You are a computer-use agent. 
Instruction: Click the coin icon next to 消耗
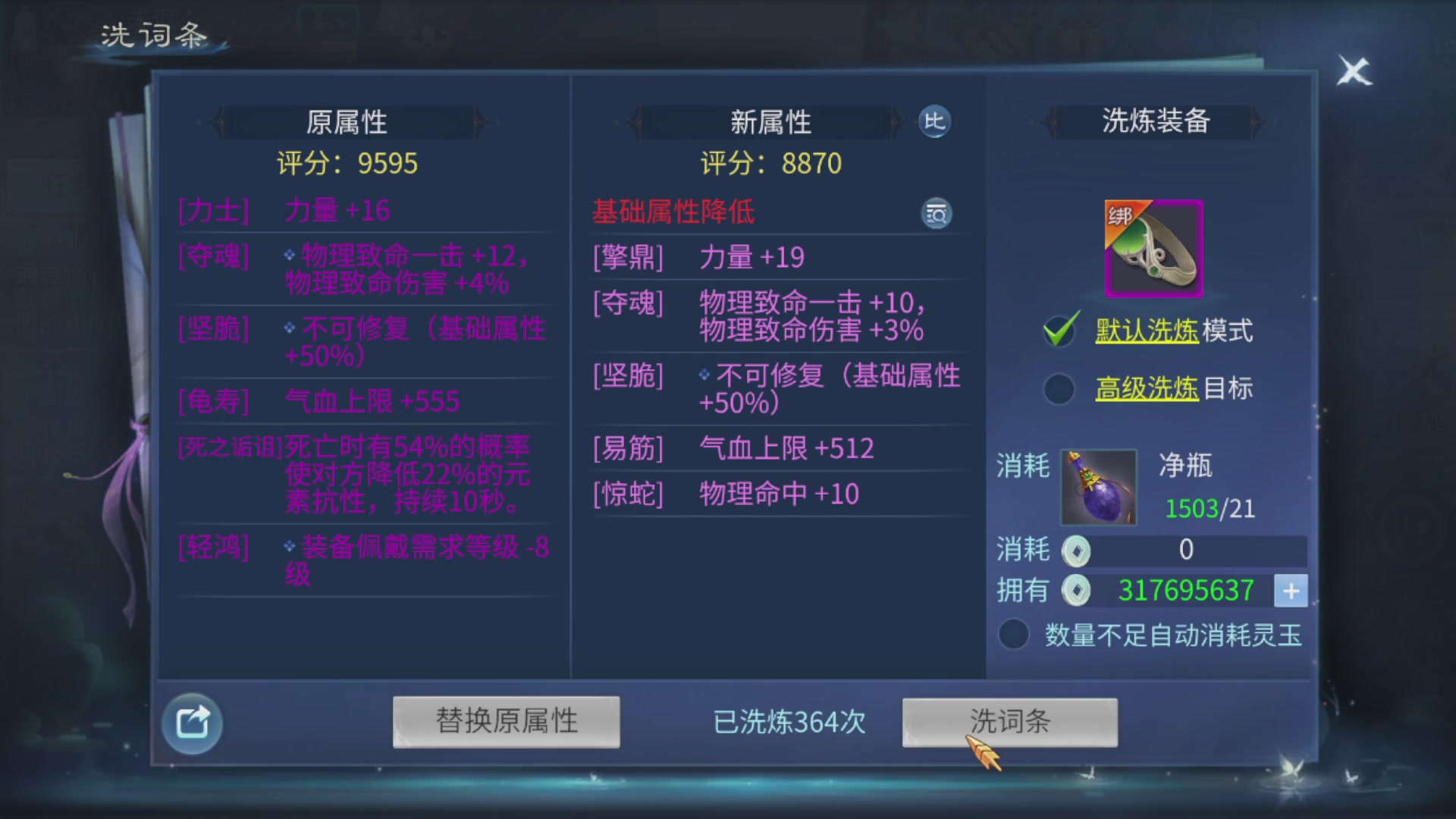point(1077,551)
